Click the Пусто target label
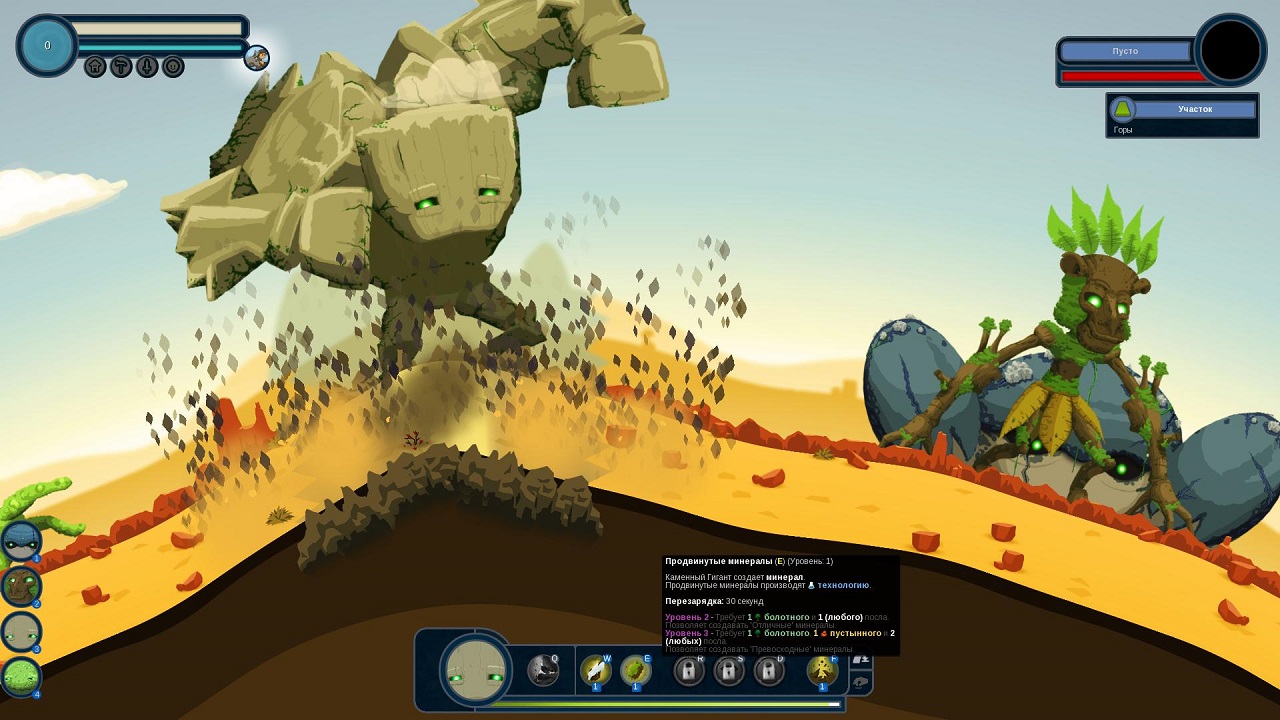The height and width of the screenshot is (720, 1280). coord(1125,51)
